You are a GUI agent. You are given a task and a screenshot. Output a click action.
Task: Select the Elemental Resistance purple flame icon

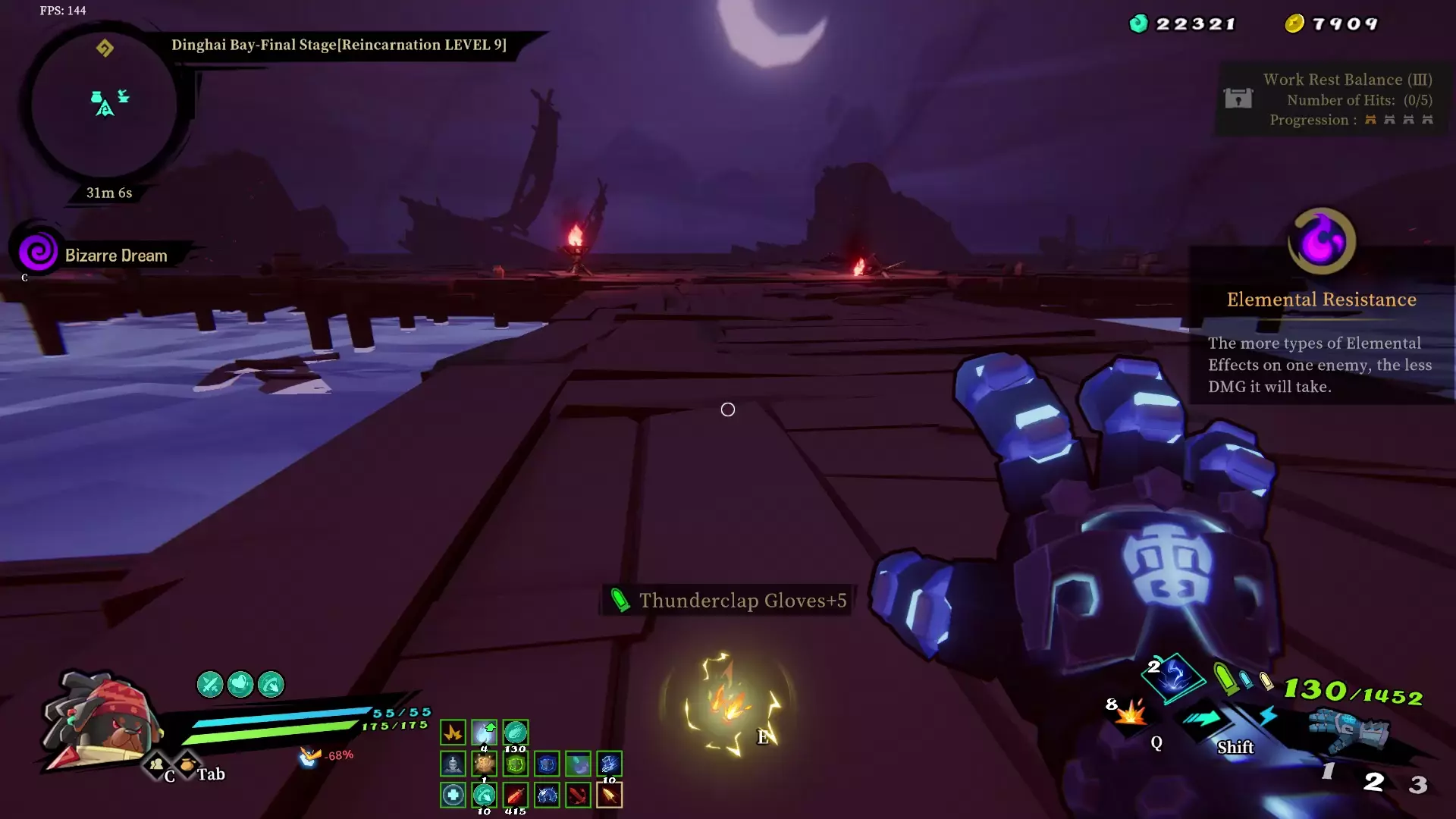[x=1322, y=241]
